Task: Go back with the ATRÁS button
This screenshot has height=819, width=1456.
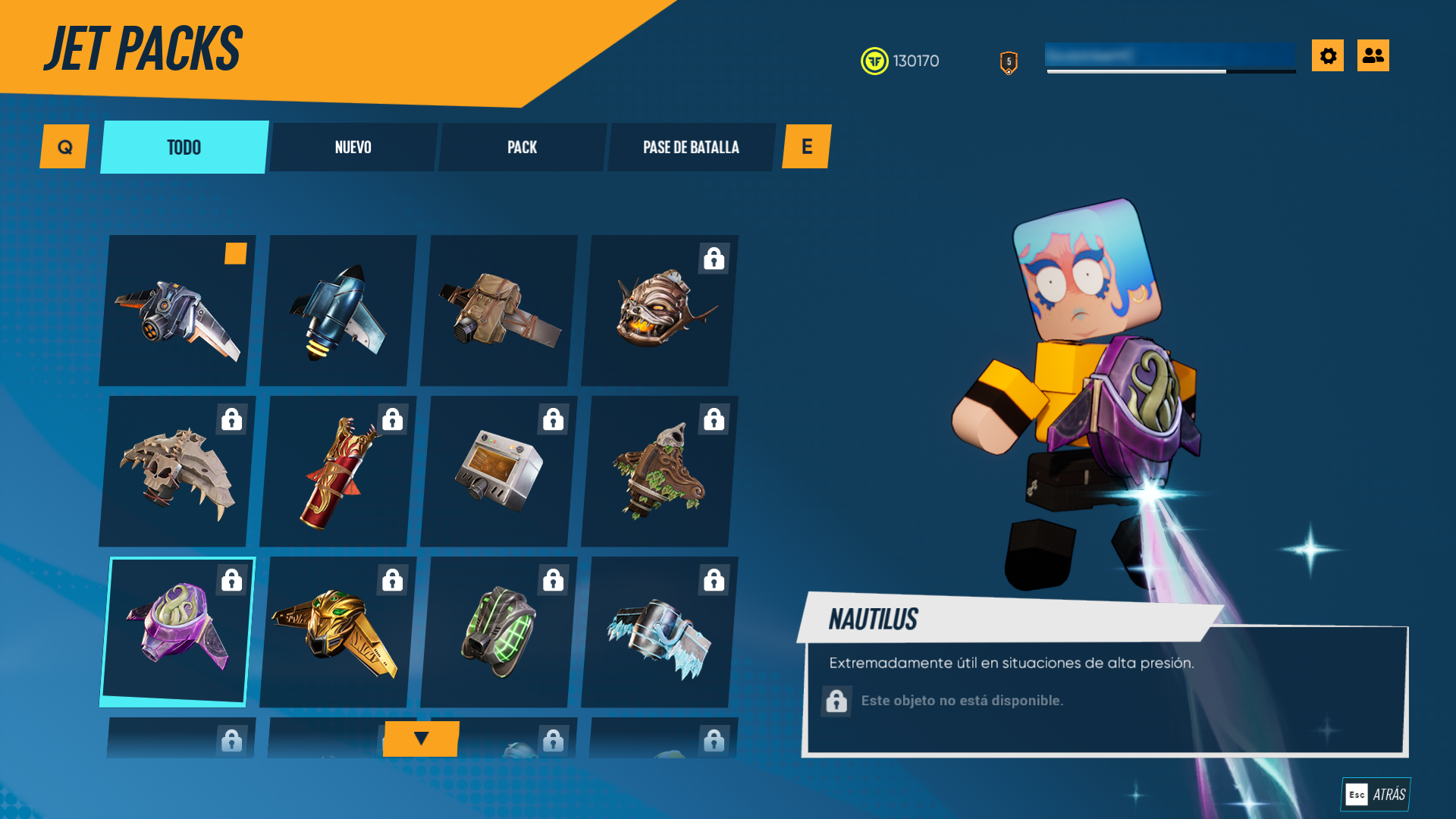Action: pyautogui.click(x=1376, y=794)
